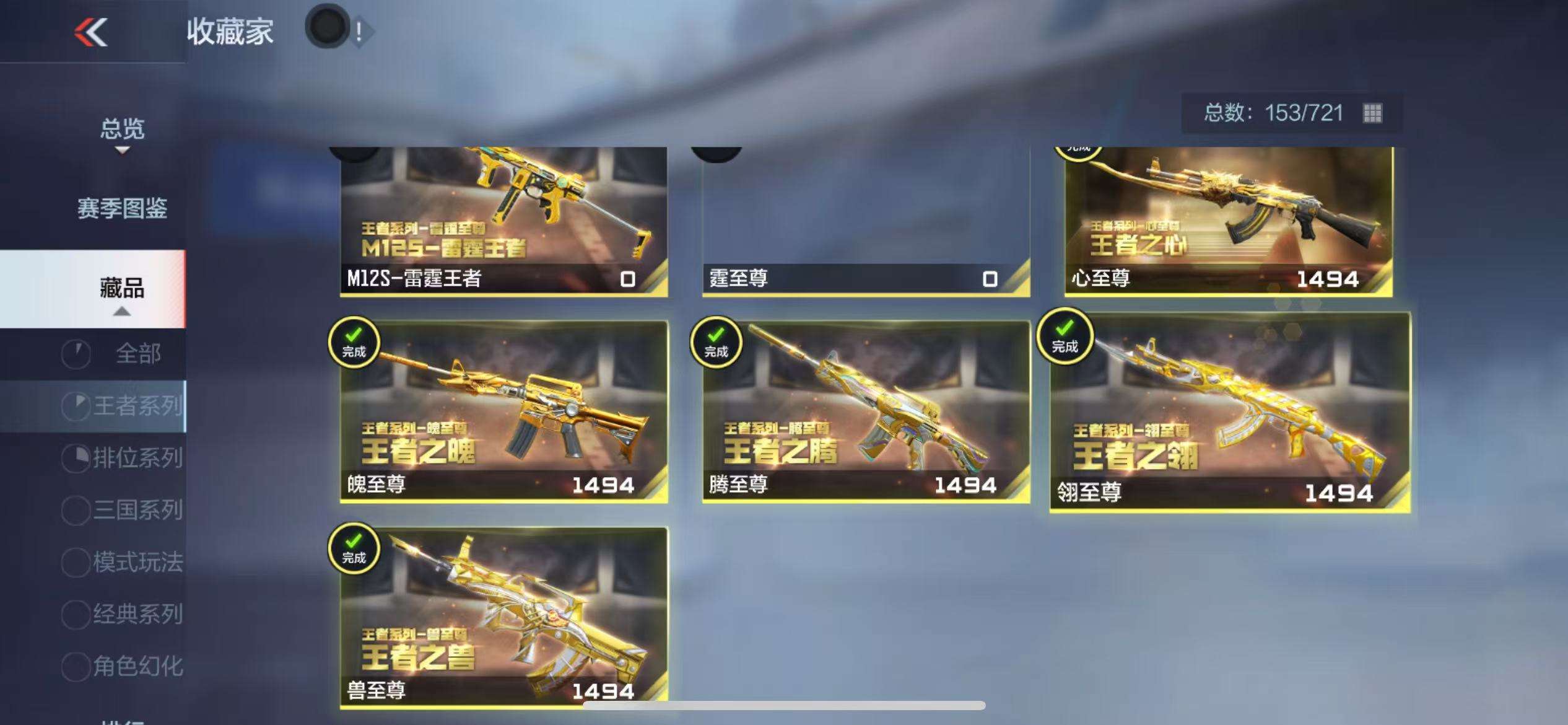Screen dimensions: 1568x725
Task: Open the 角色幻化 category
Action: [x=137, y=666]
